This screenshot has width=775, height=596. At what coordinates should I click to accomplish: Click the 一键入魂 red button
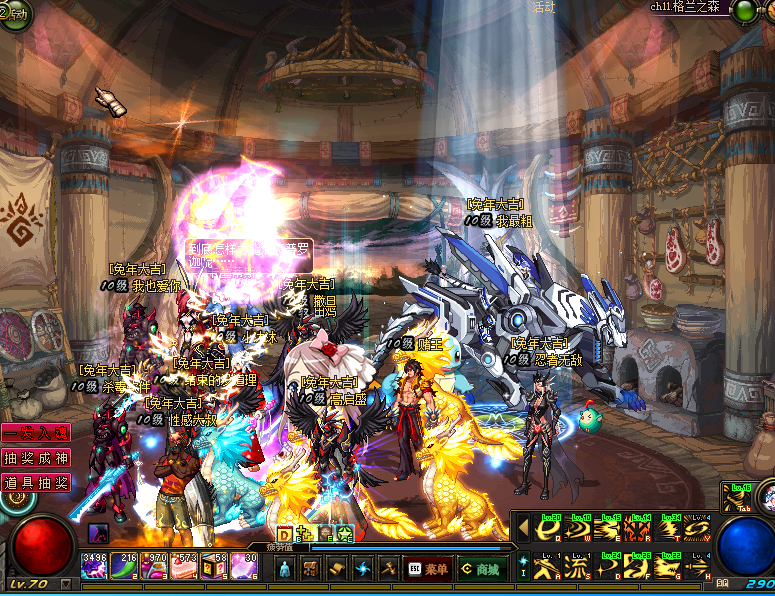pyautogui.click(x=35, y=434)
